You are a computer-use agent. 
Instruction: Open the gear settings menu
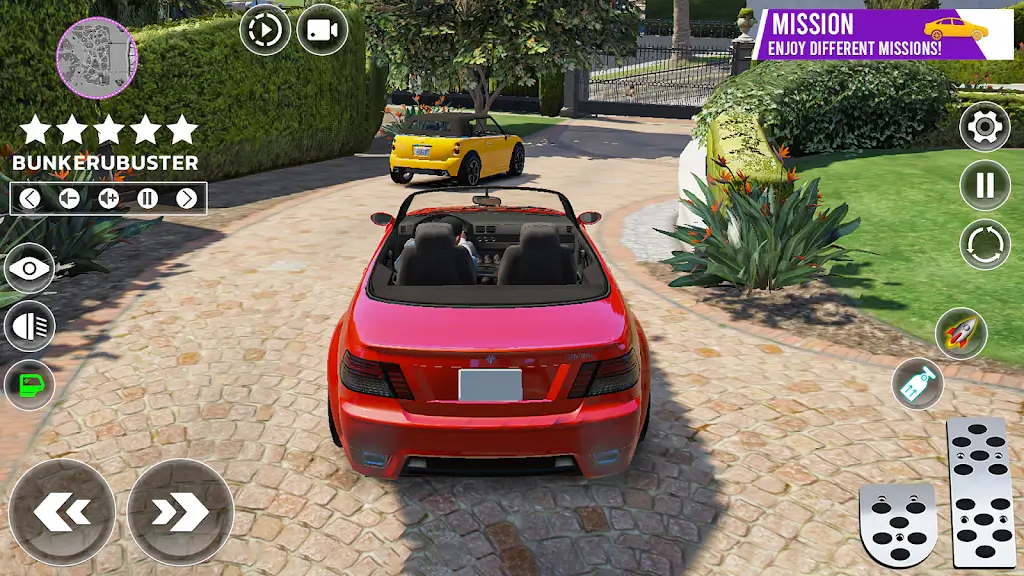(984, 126)
